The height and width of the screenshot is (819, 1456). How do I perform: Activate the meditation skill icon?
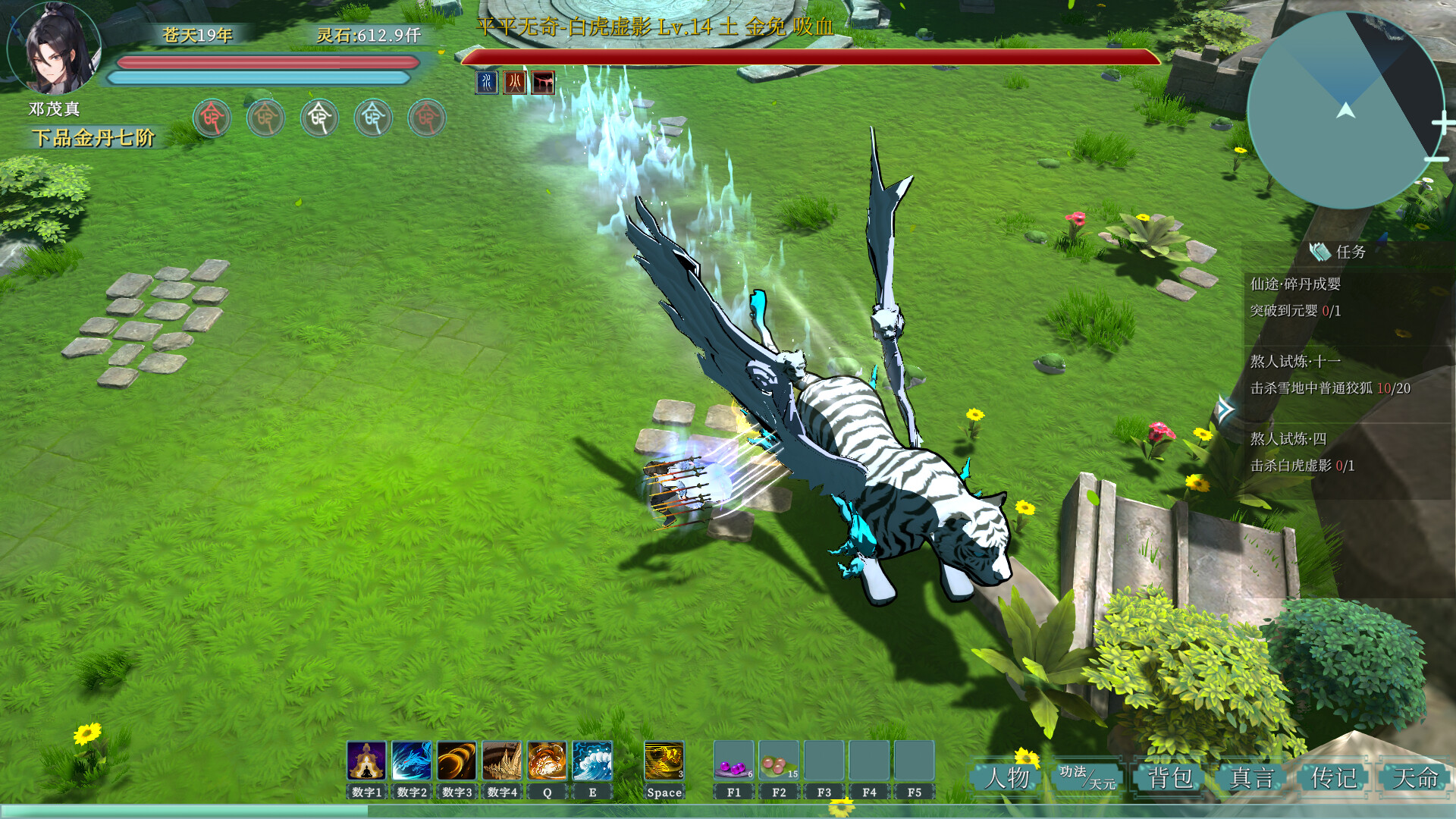[x=366, y=761]
